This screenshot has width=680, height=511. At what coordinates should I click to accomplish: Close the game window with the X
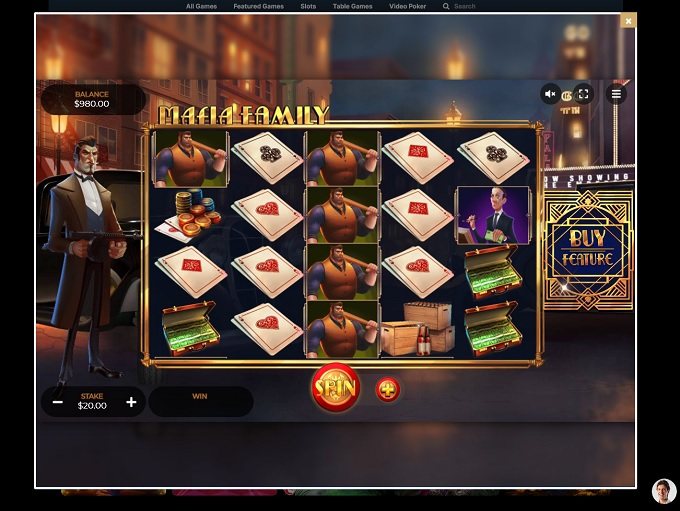click(628, 20)
